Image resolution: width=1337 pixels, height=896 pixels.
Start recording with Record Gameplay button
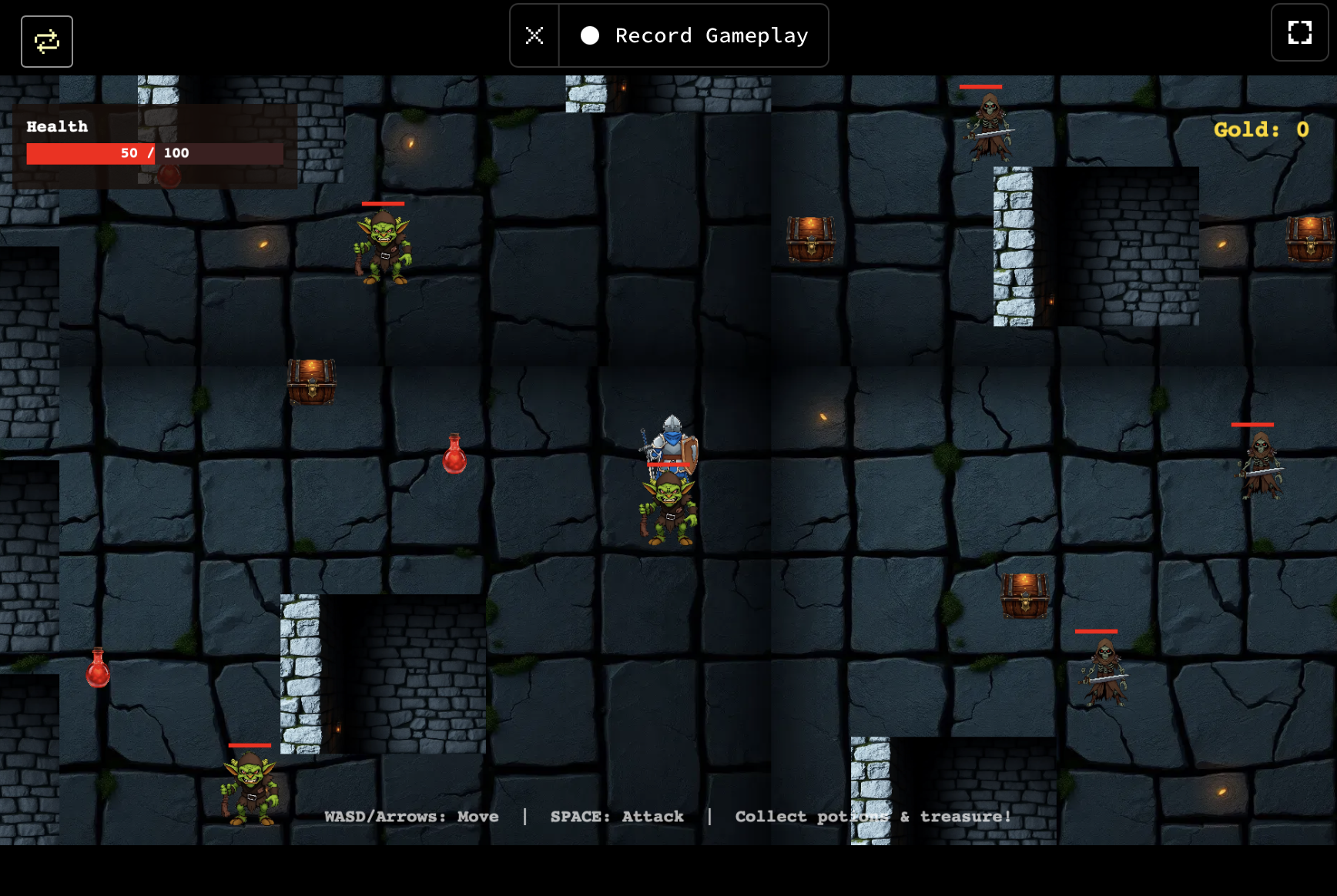(694, 36)
